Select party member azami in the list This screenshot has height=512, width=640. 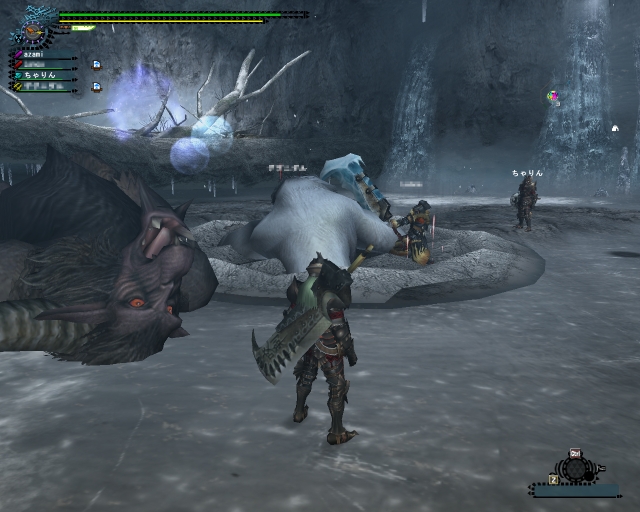[38, 55]
